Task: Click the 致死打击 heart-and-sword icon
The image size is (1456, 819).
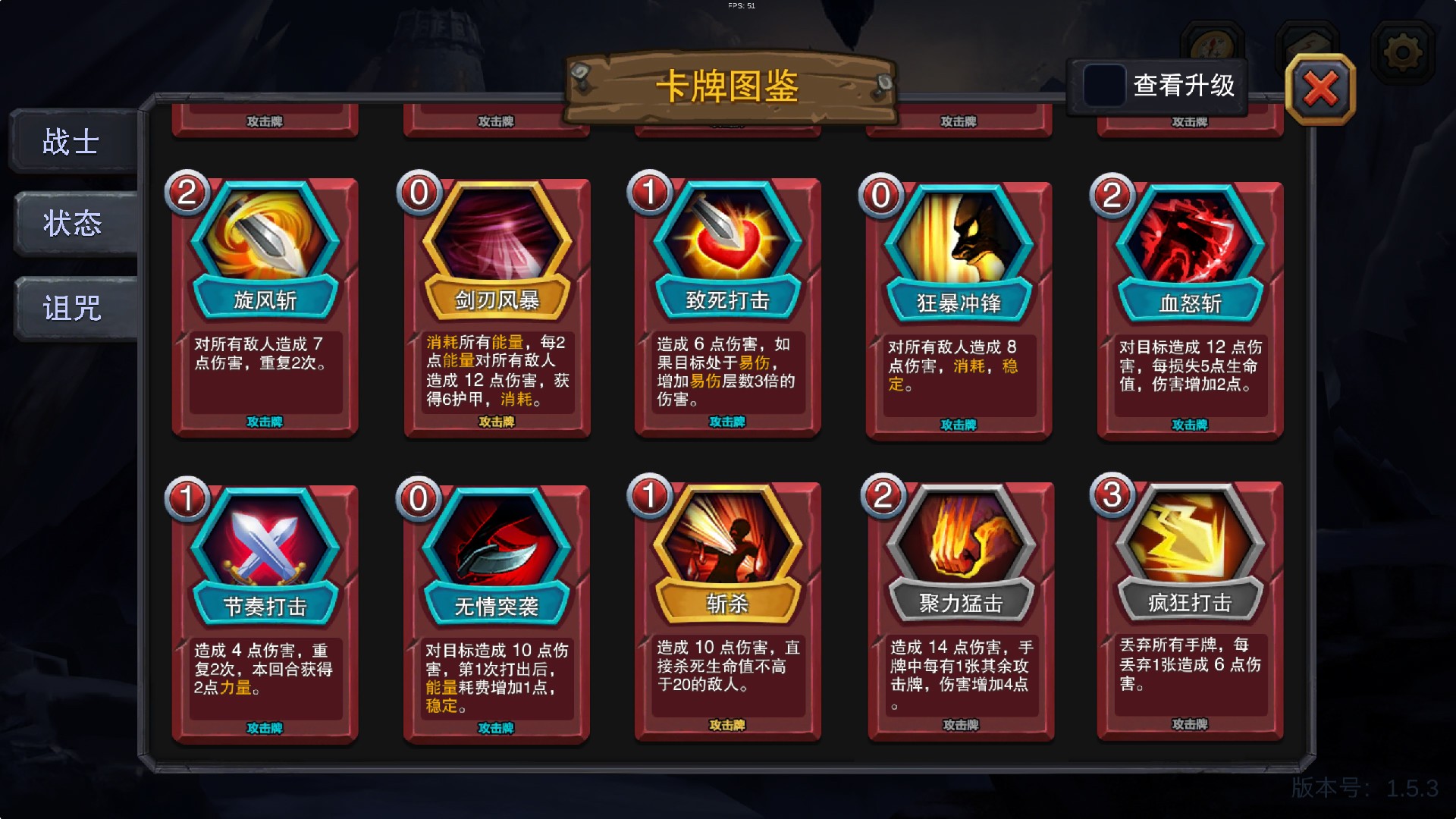Action: pyautogui.click(x=726, y=239)
